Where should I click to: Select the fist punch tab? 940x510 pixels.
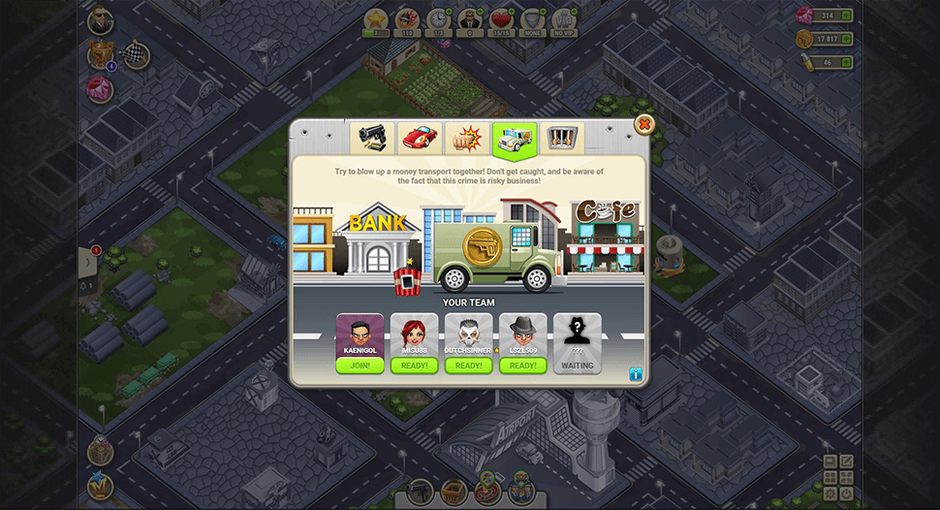click(x=466, y=138)
